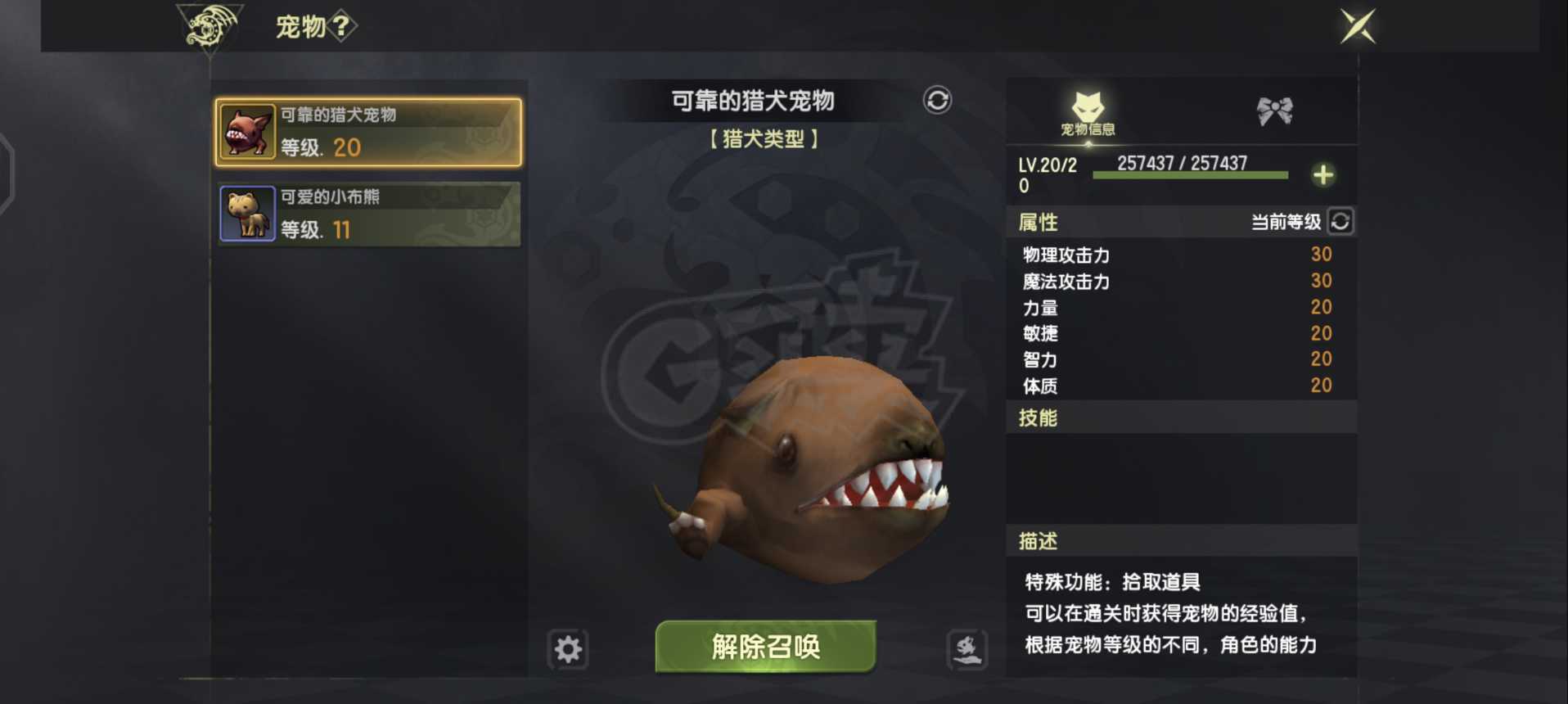Toggle the 当前等级 refresh switch
The width and height of the screenshot is (1568, 704).
(x=1339, y=221)
